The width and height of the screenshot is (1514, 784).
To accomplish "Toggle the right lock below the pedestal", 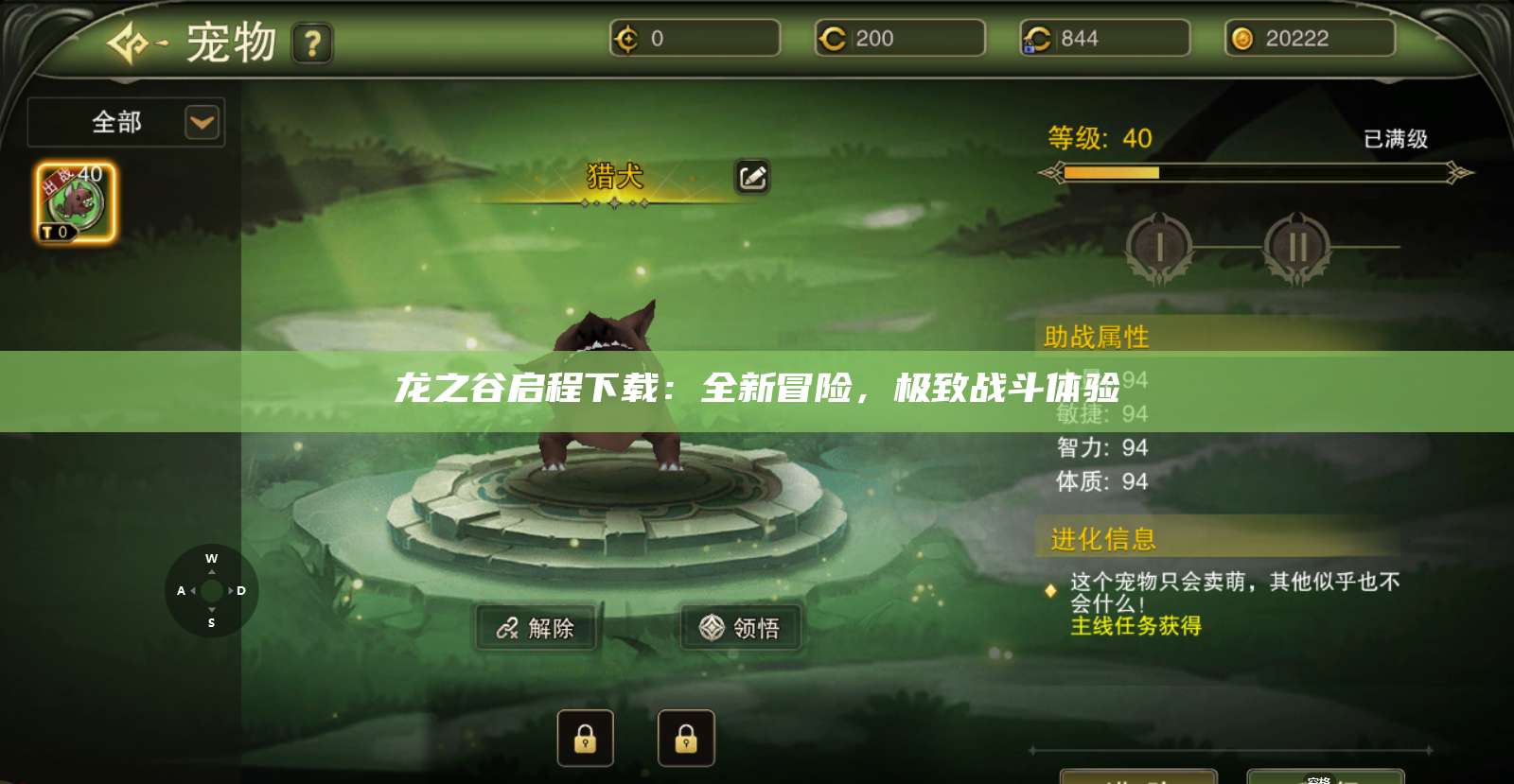I will click(686, 738).
